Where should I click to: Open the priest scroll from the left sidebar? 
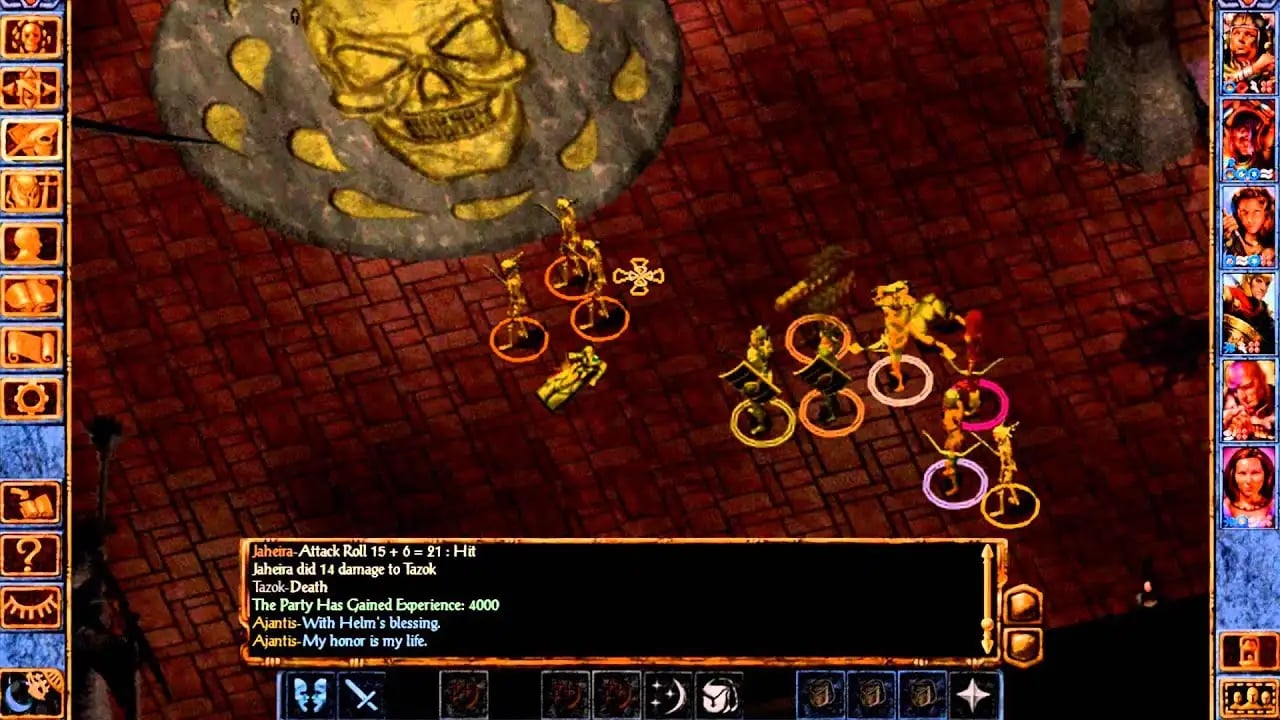click(x=32, y=348)
